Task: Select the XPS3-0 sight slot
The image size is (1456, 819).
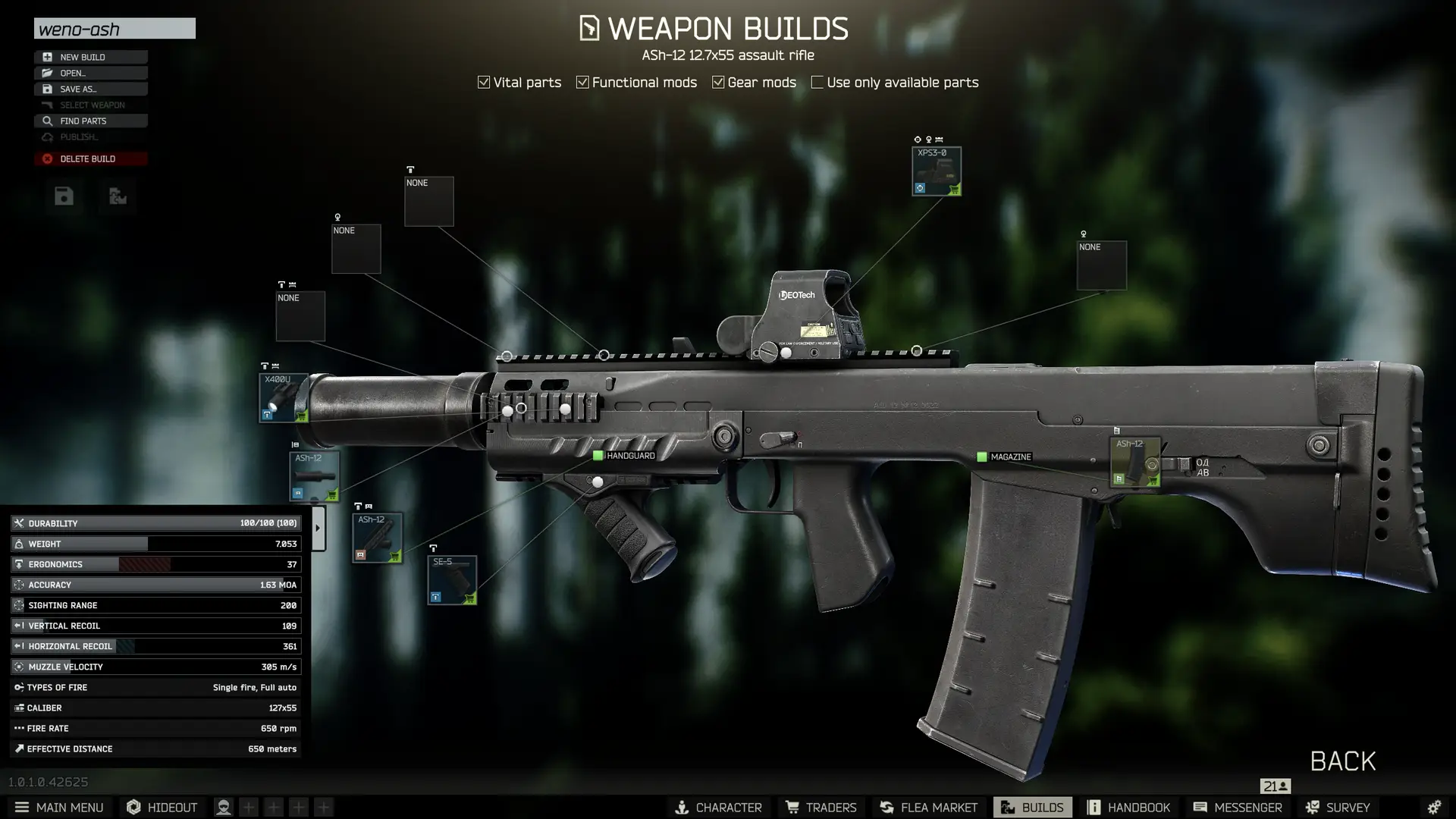Action: point(937,171)
